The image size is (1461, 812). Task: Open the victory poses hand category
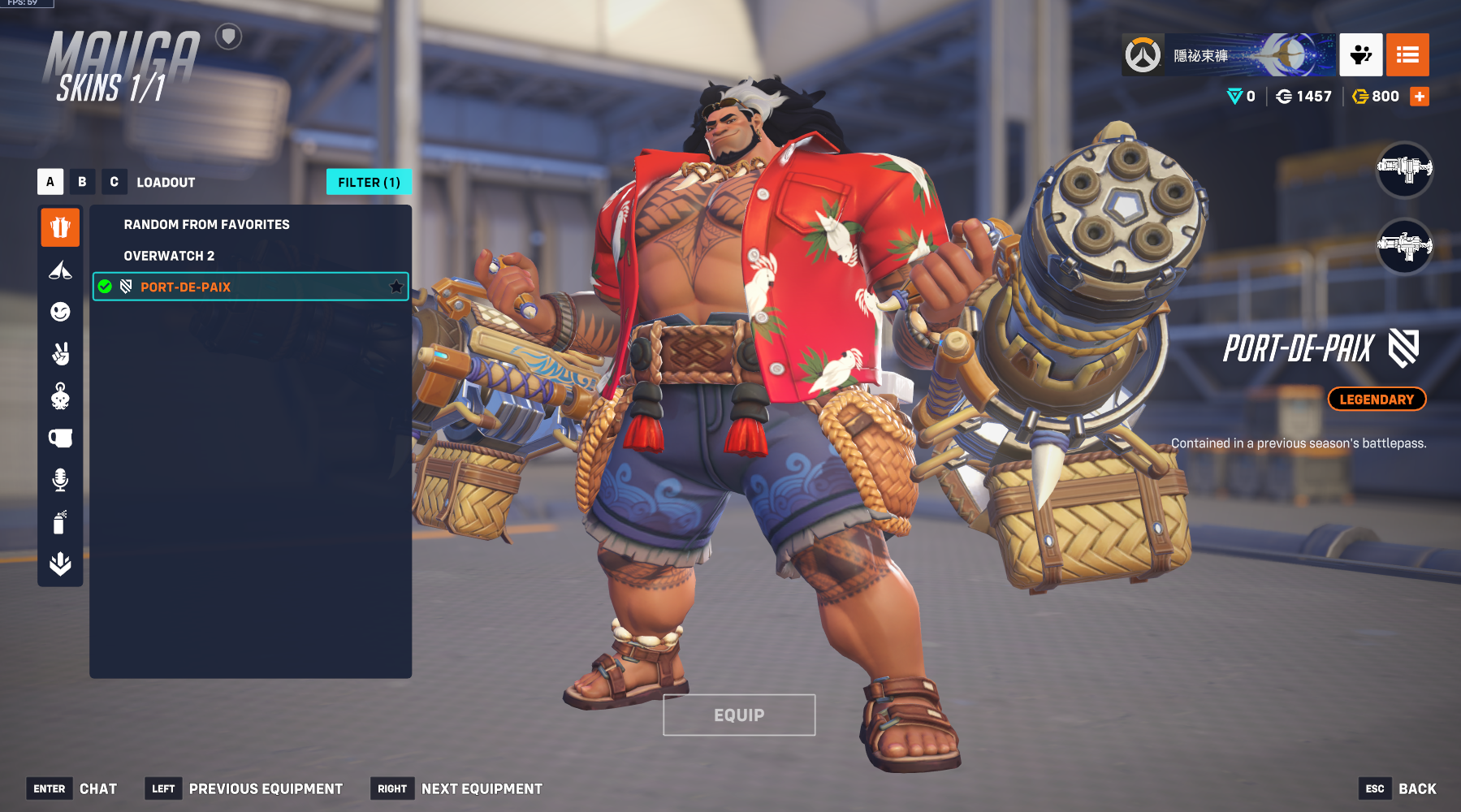coord(60,354)
